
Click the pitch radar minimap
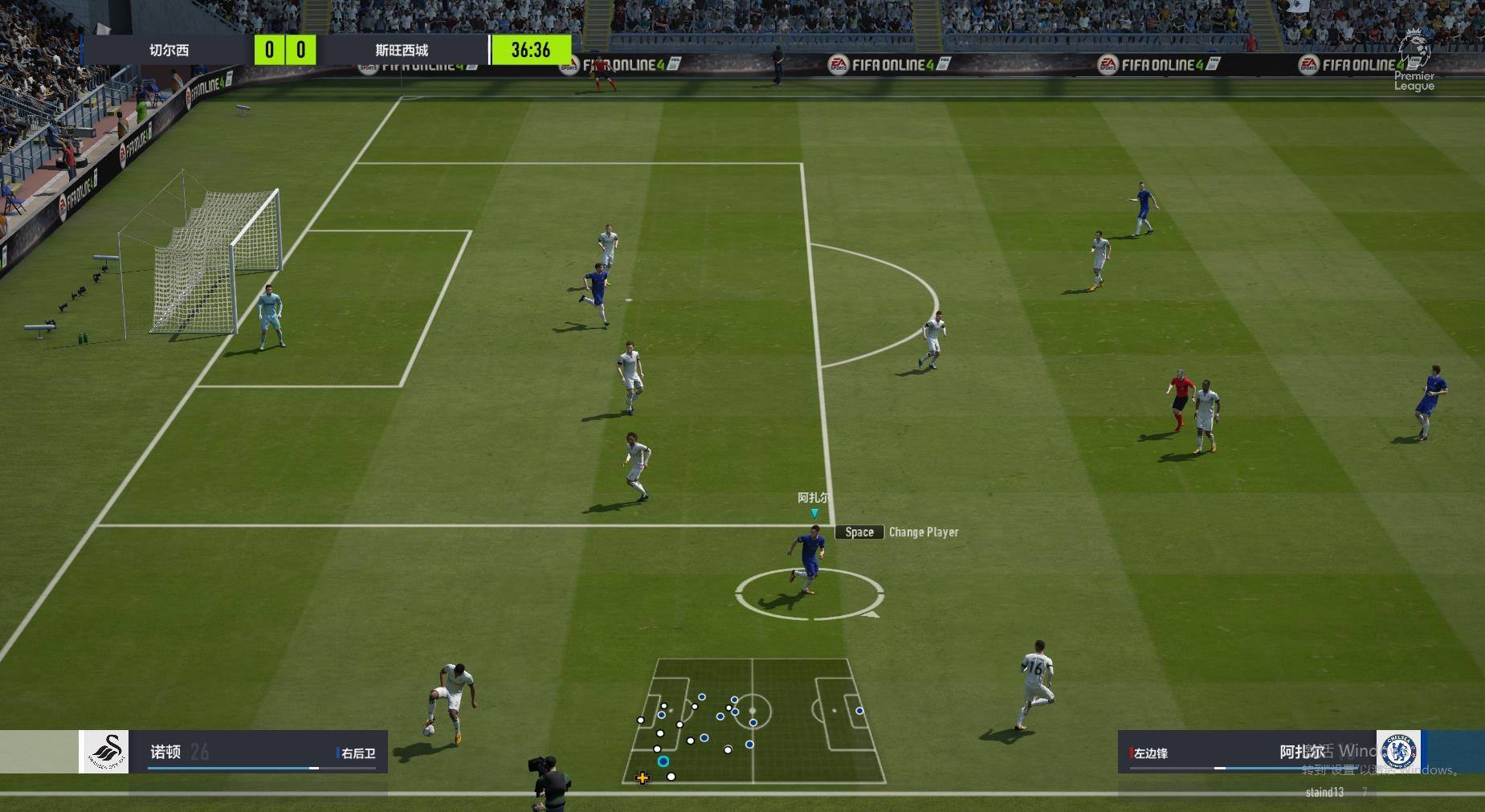(x=753, y=721)
